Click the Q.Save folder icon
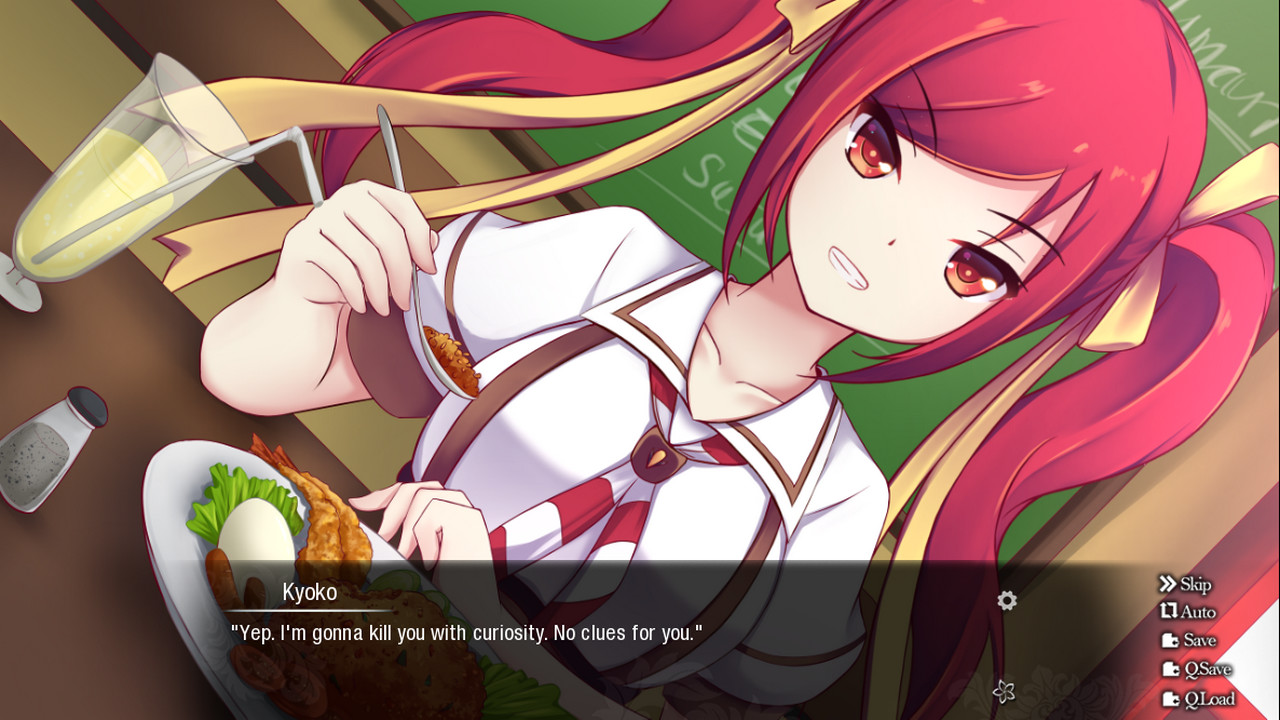 pos(1170,669)
